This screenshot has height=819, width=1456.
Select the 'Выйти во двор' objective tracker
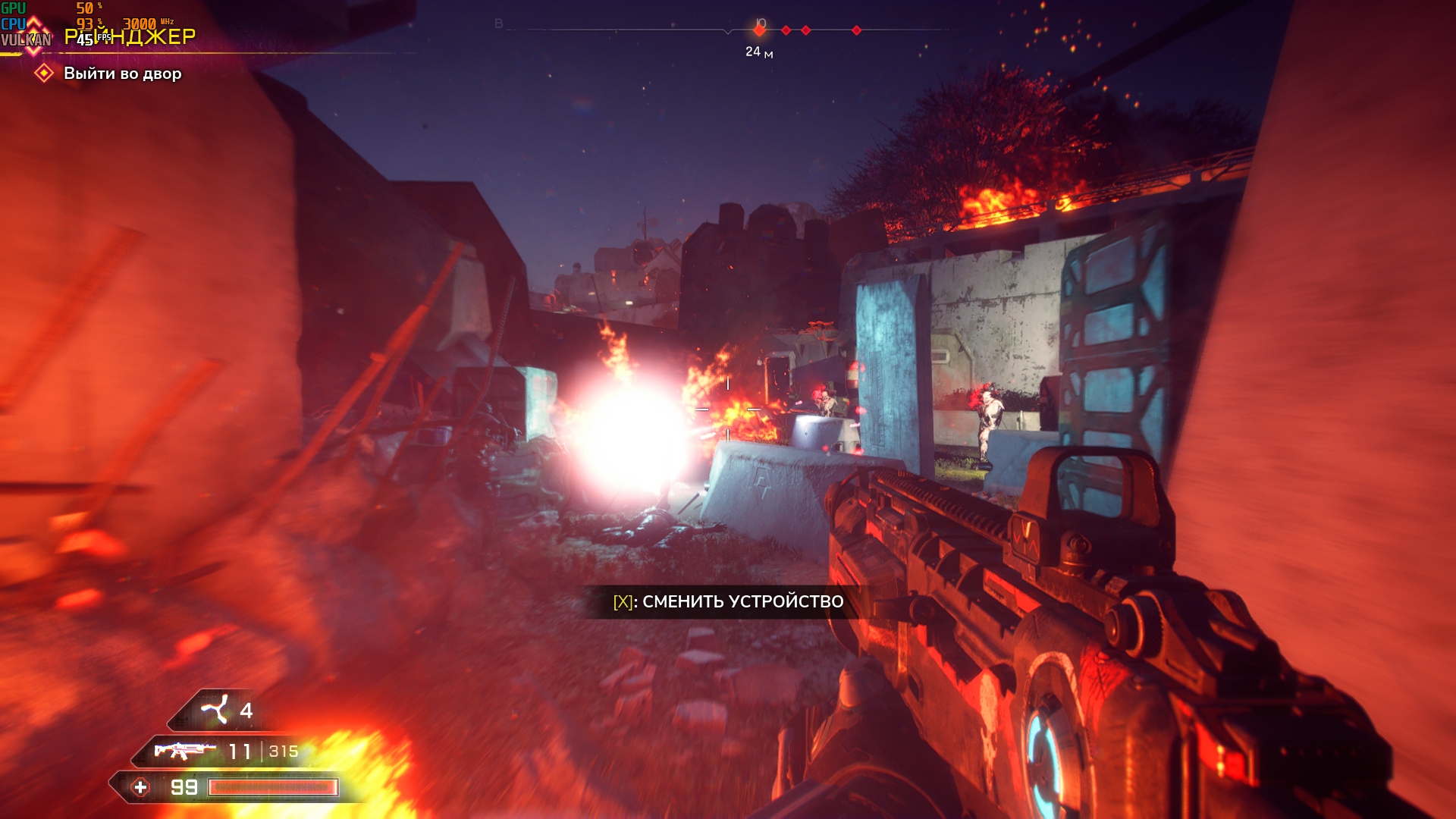coord(121,74)
